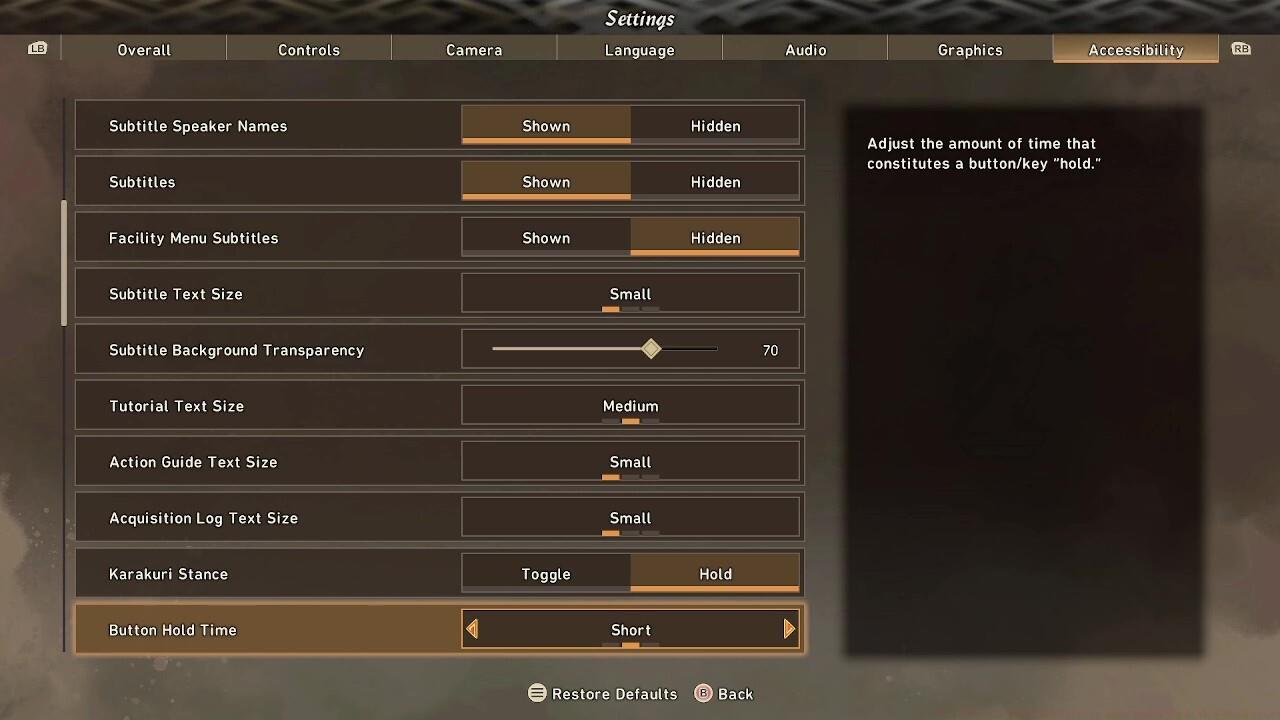Decrease Button Hold Time with left arrow
The width and height of the screenshot is (1280, 720).
[472, 629]
